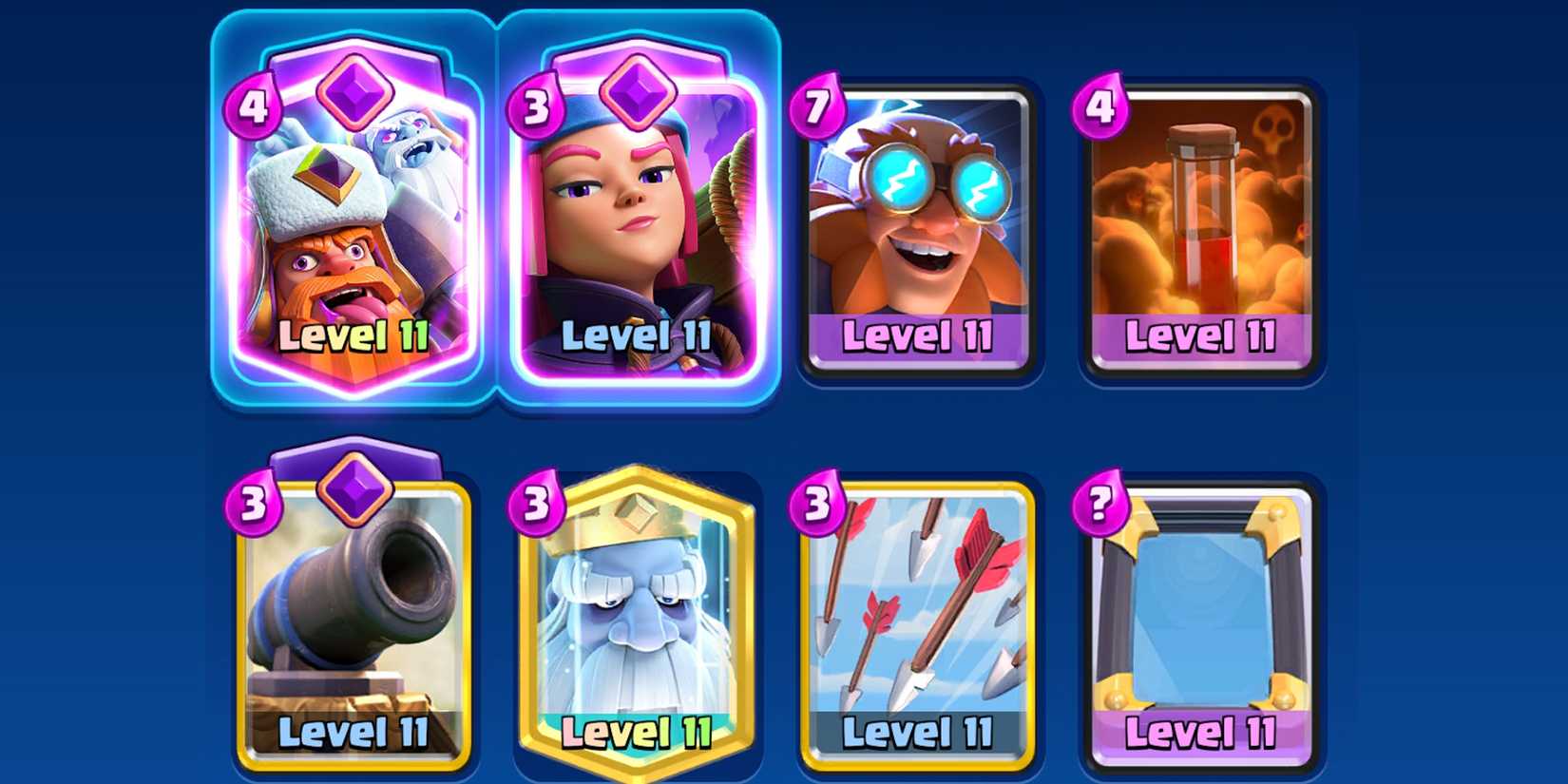
Task: Click the Poison card's 4-elixir cost droplet
Action: pyautogui.click(x=1102, y=109)
